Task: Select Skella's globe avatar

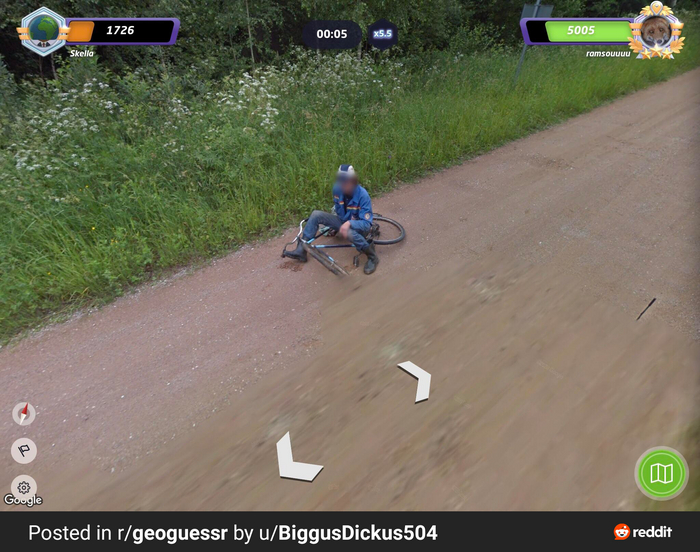Action: click(43, 30)
